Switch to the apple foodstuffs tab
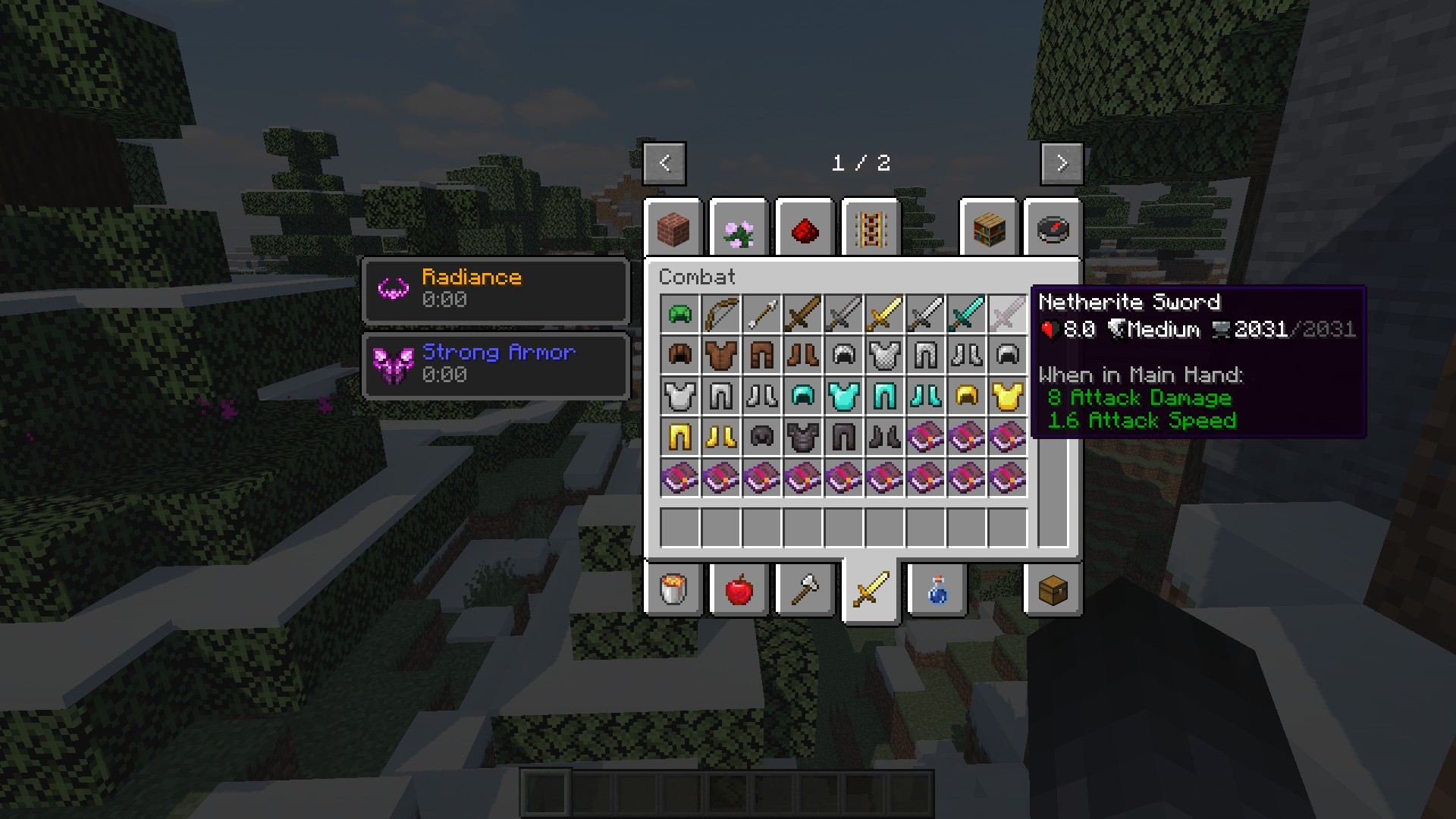The image size is (1456, 819). (739, 589)
